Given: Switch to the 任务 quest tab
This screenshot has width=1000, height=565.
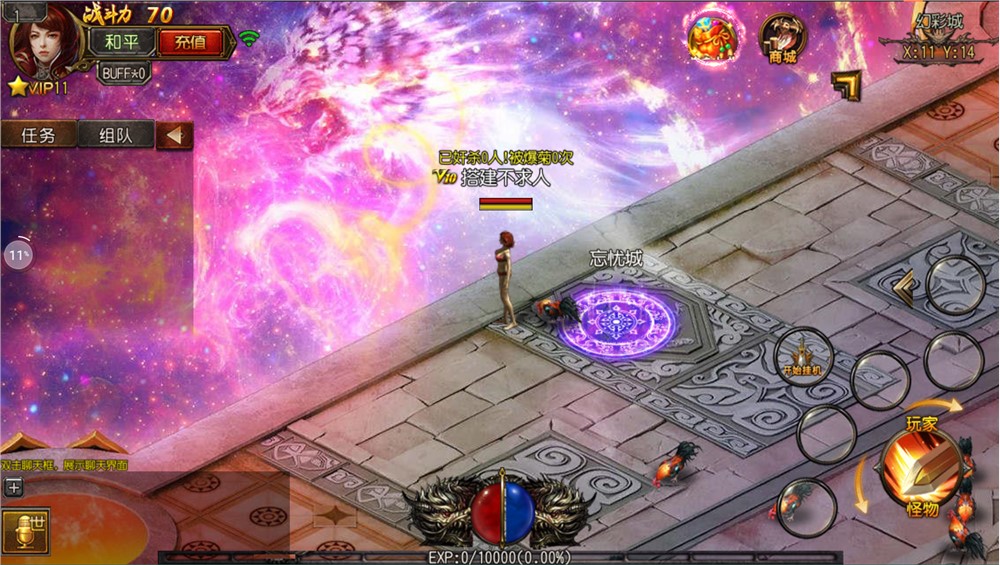Looking at the screenshot, I should pyautogui.click(x=38, y=135).
